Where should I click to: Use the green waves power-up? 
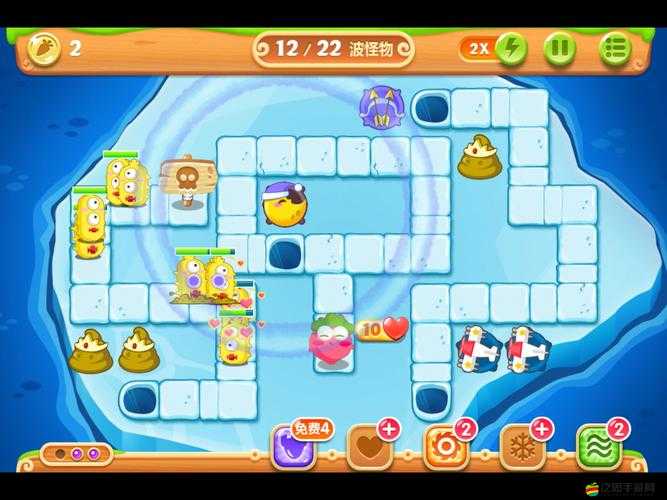point(599,447)
